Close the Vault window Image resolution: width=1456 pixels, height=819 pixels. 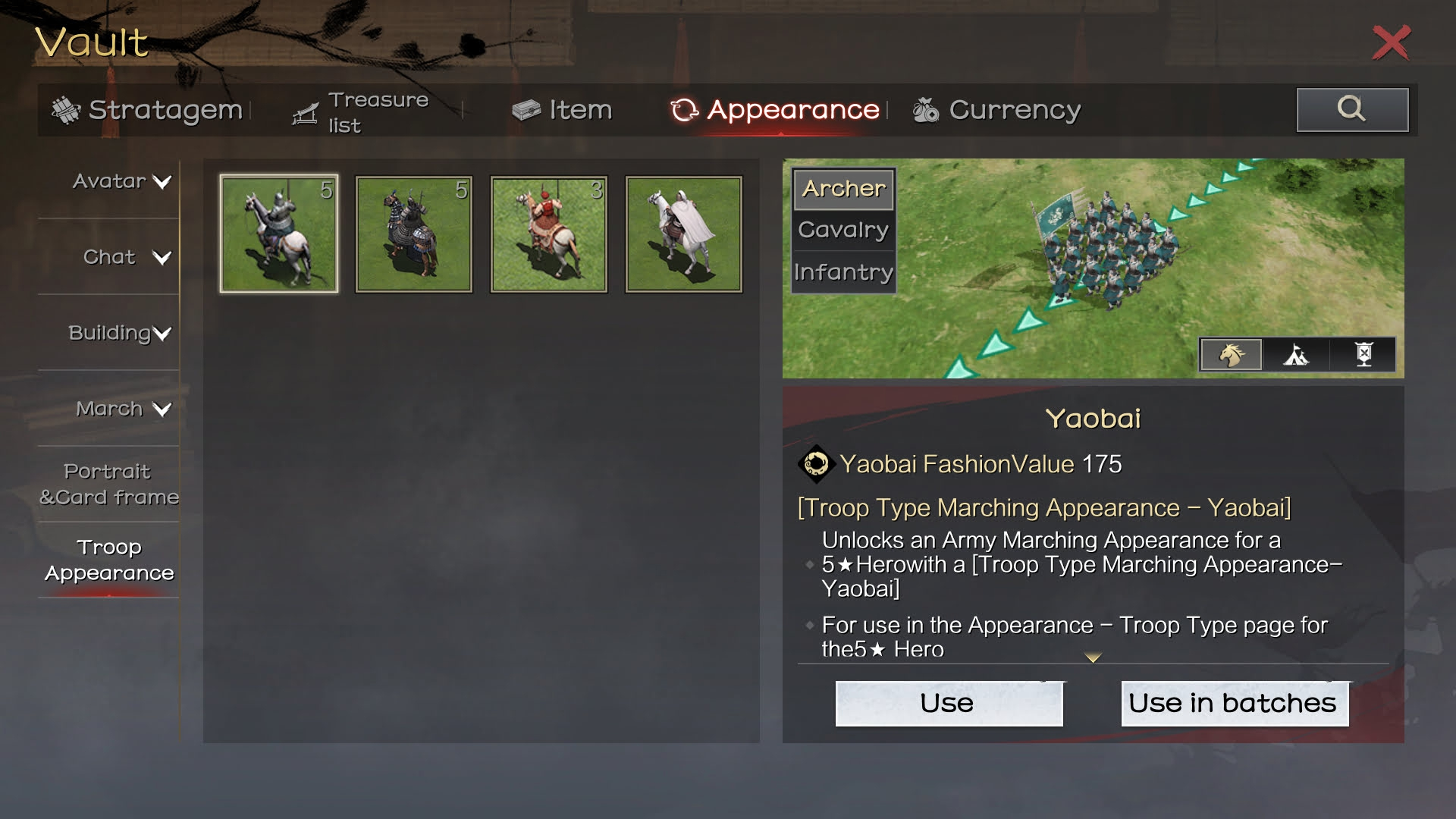click(x=1391, y=42)
